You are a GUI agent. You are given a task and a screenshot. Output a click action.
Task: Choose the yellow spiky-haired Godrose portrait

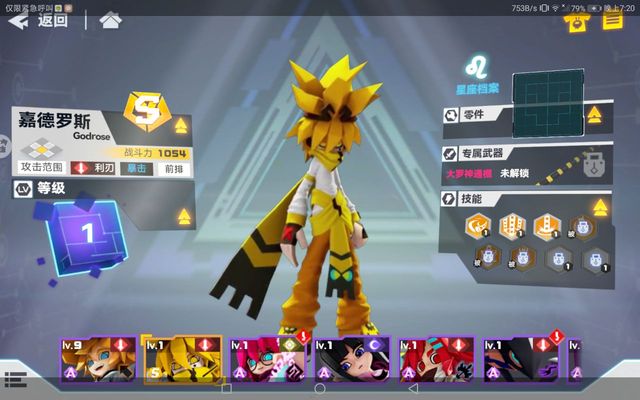click(181, 360)
